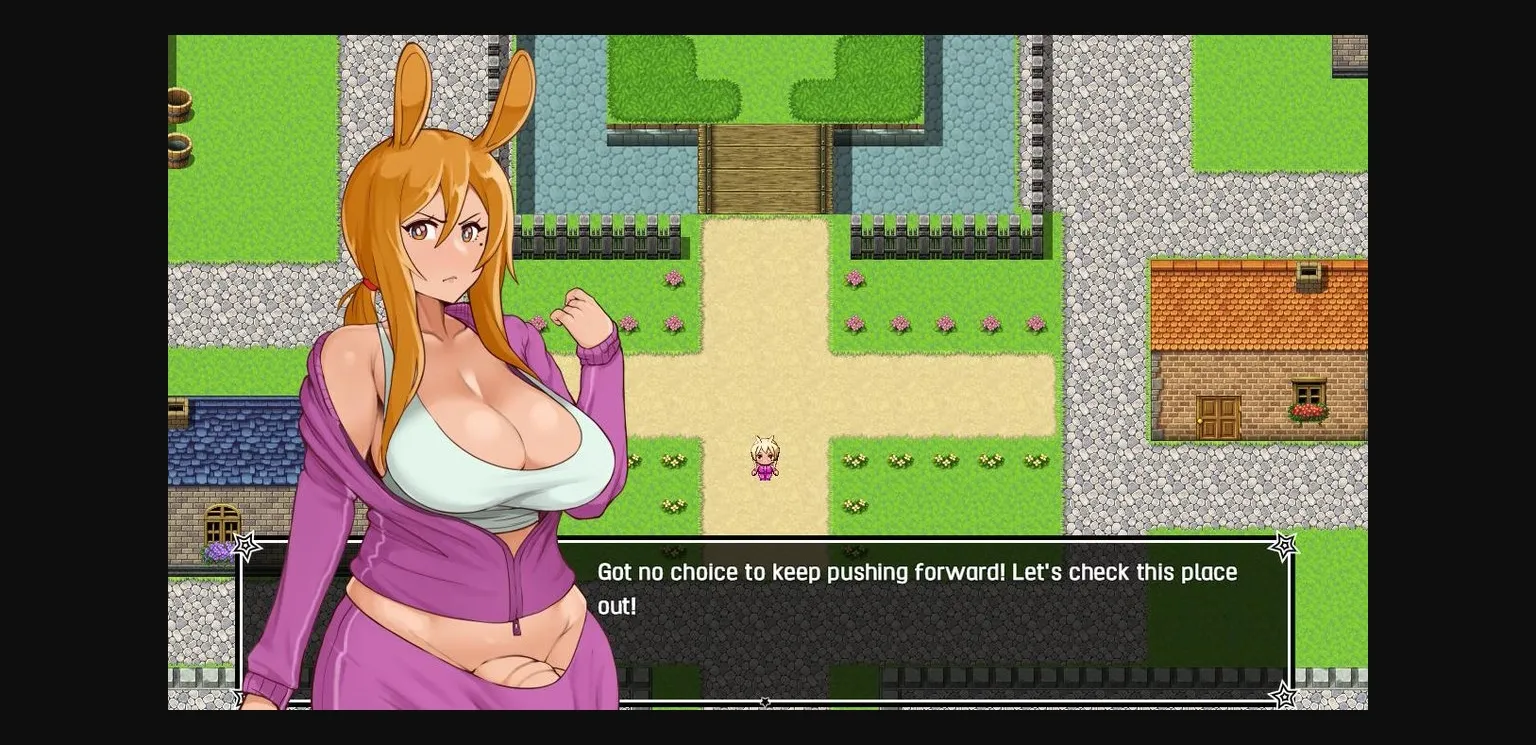Click the star ornament on the dialogue box corner
Screen dimensions: 1536x745
point(1283,546)
